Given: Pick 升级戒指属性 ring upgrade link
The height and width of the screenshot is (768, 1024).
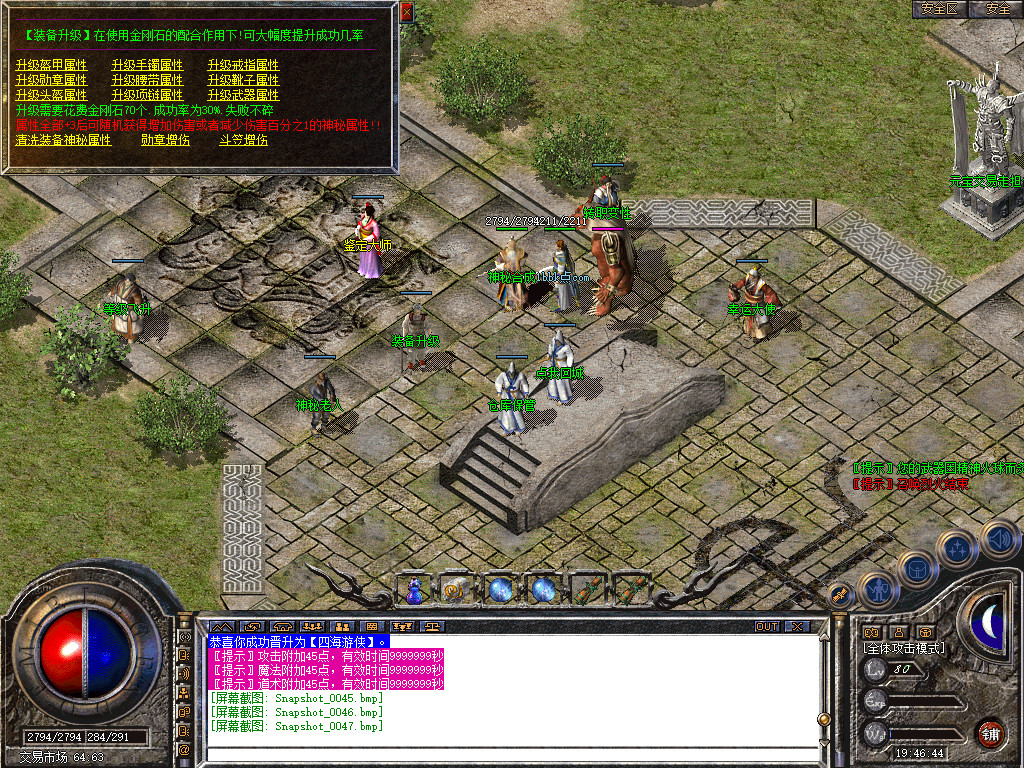Looking at the screenshot, I should pyautogui.click(x=243, y=65).
